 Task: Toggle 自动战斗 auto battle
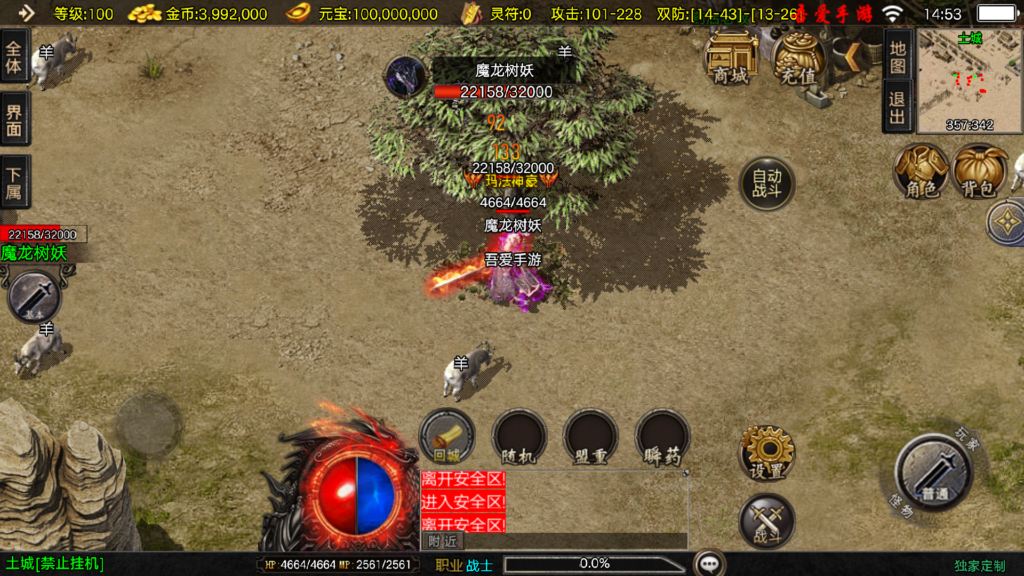tap(767, 184)
